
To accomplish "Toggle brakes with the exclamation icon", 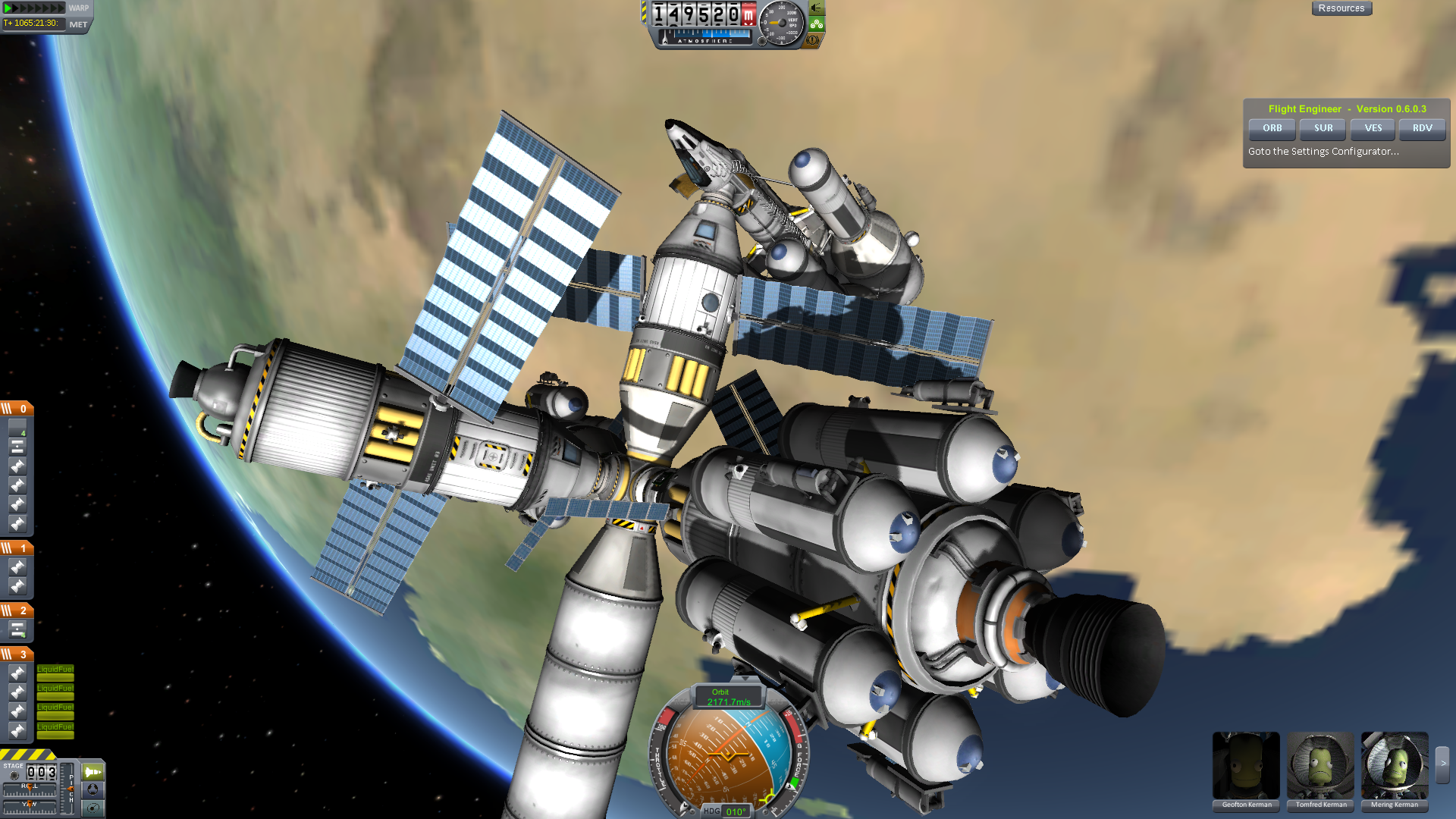I will click(813, 40).
